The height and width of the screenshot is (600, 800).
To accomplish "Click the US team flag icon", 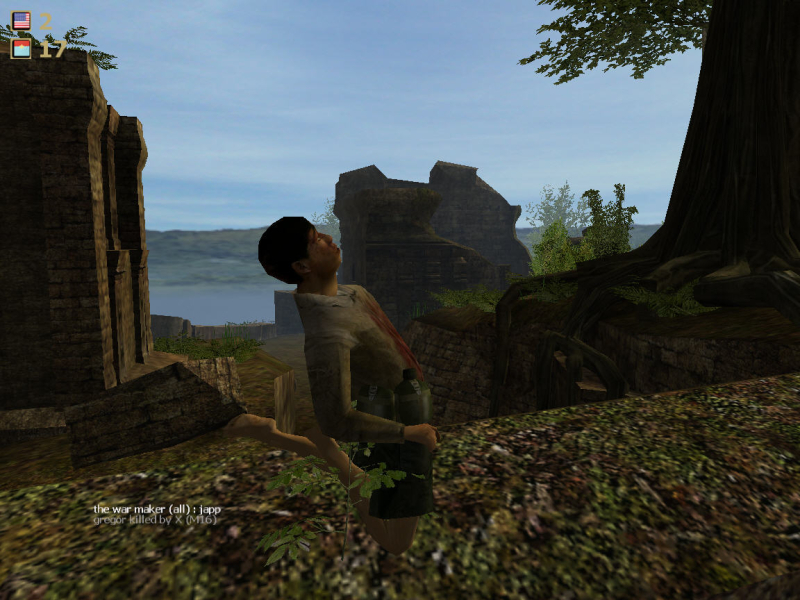I will 21,20.
